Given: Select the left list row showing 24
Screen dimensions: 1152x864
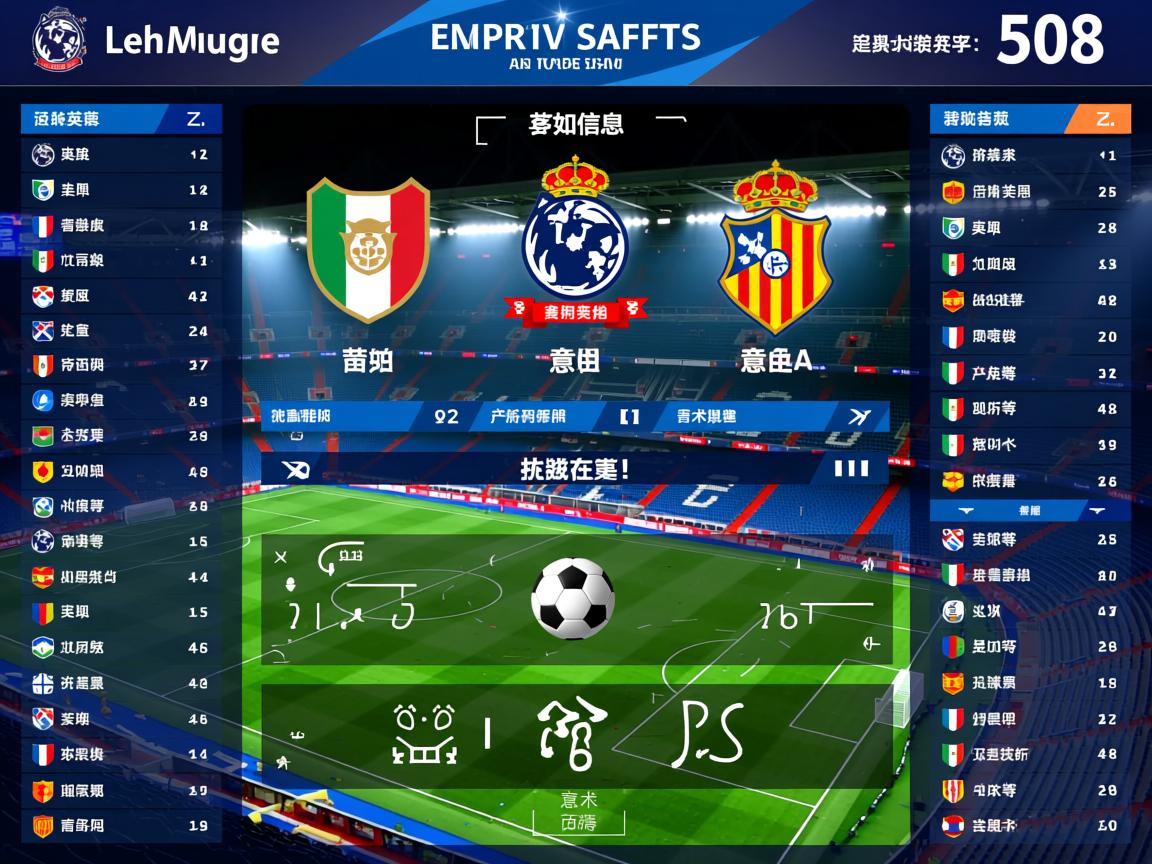Looking at the screenshot, I should 120,331.
